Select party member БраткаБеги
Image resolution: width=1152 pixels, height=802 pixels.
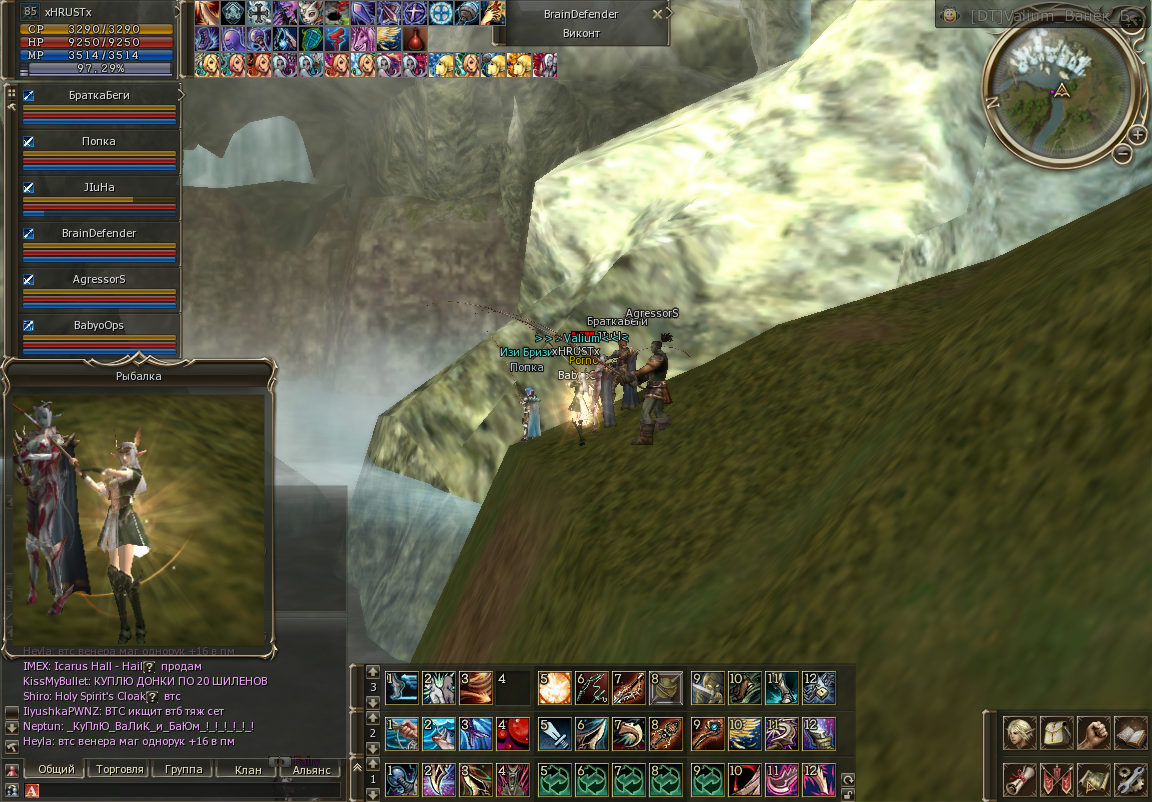(x=99, y=95)
